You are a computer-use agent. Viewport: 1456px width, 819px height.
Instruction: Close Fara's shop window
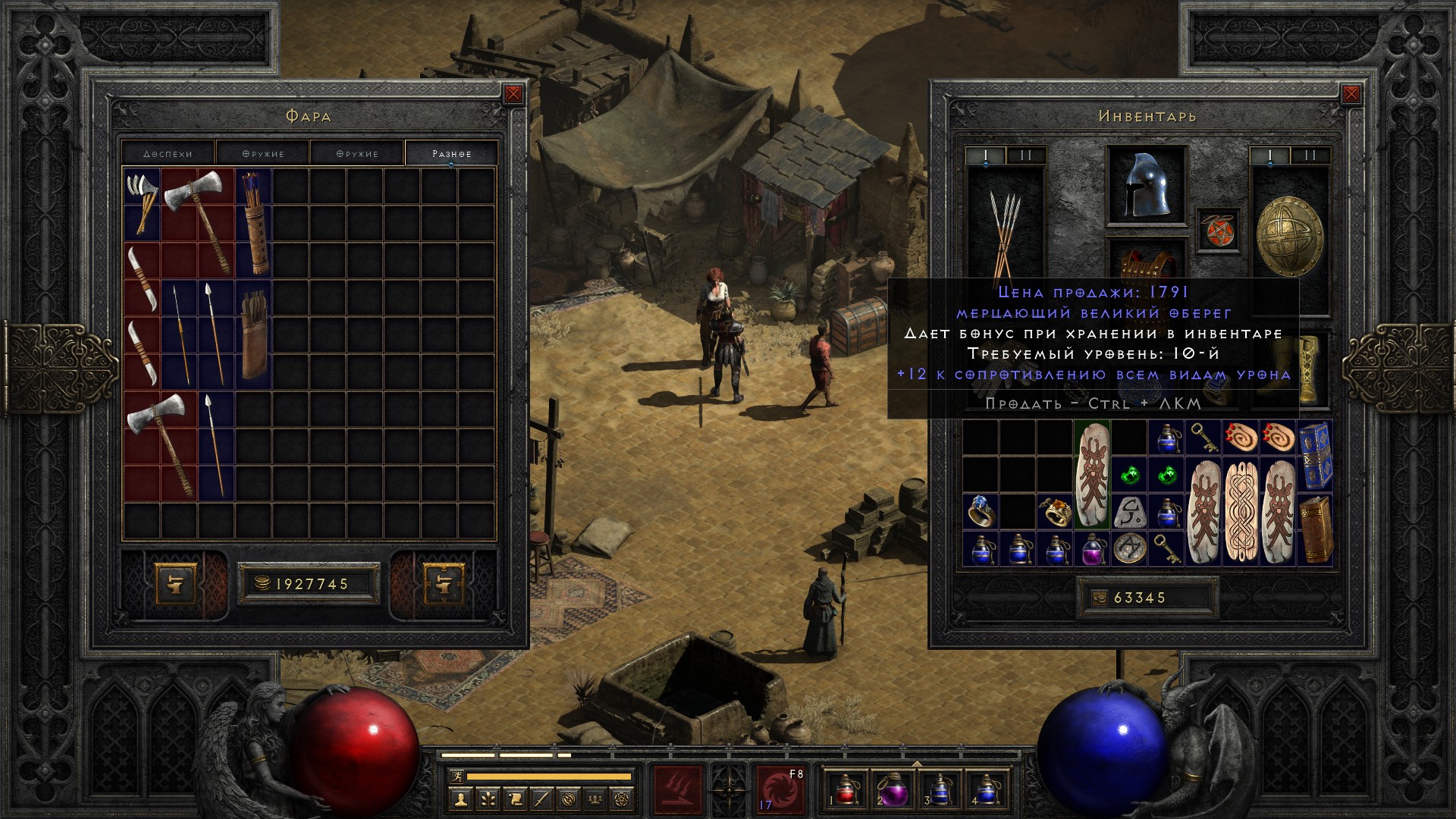tap(513, 94)
